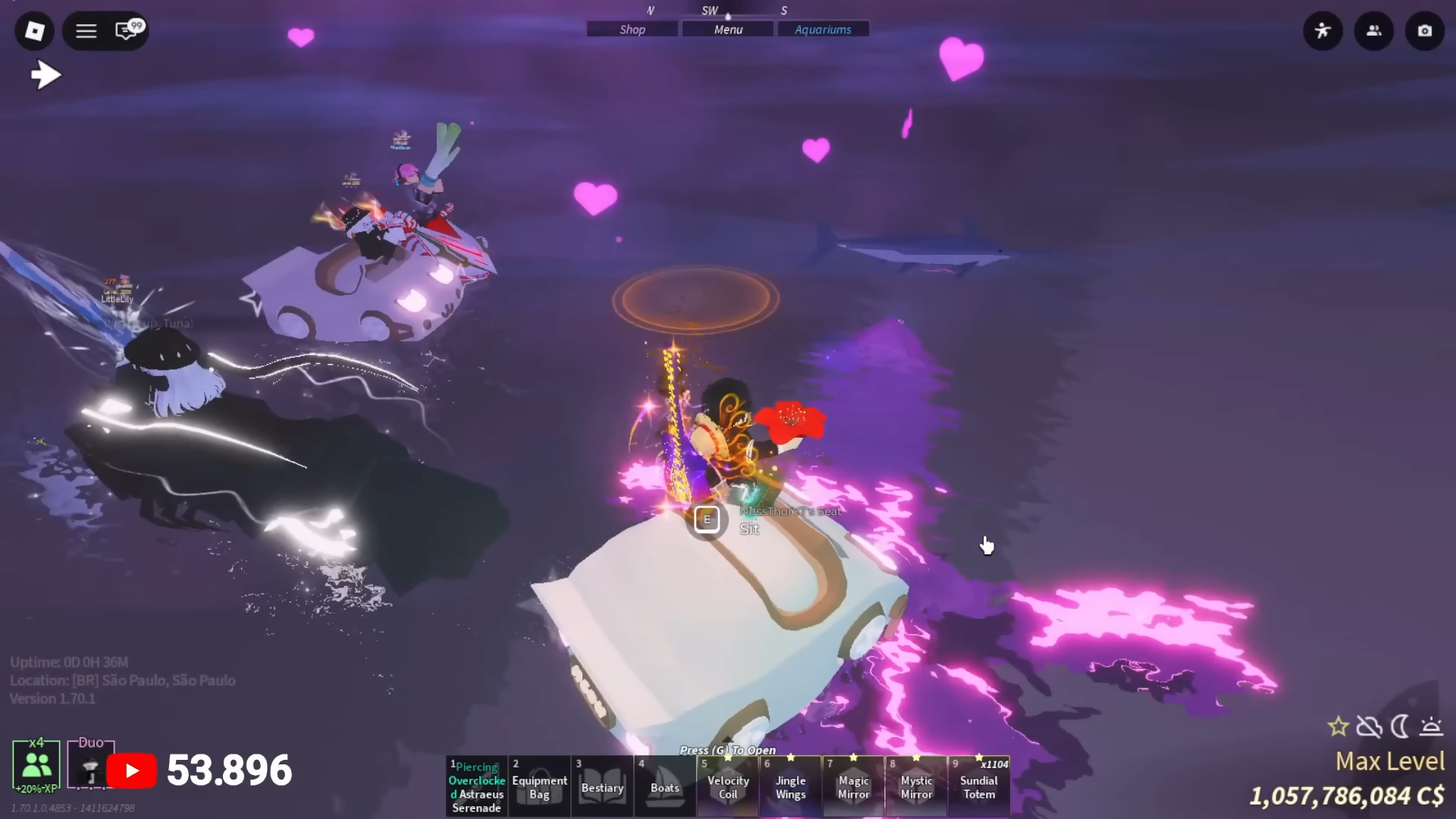Open the Menu button
This screenshot has width=1456, height=819.
point(728,30)
